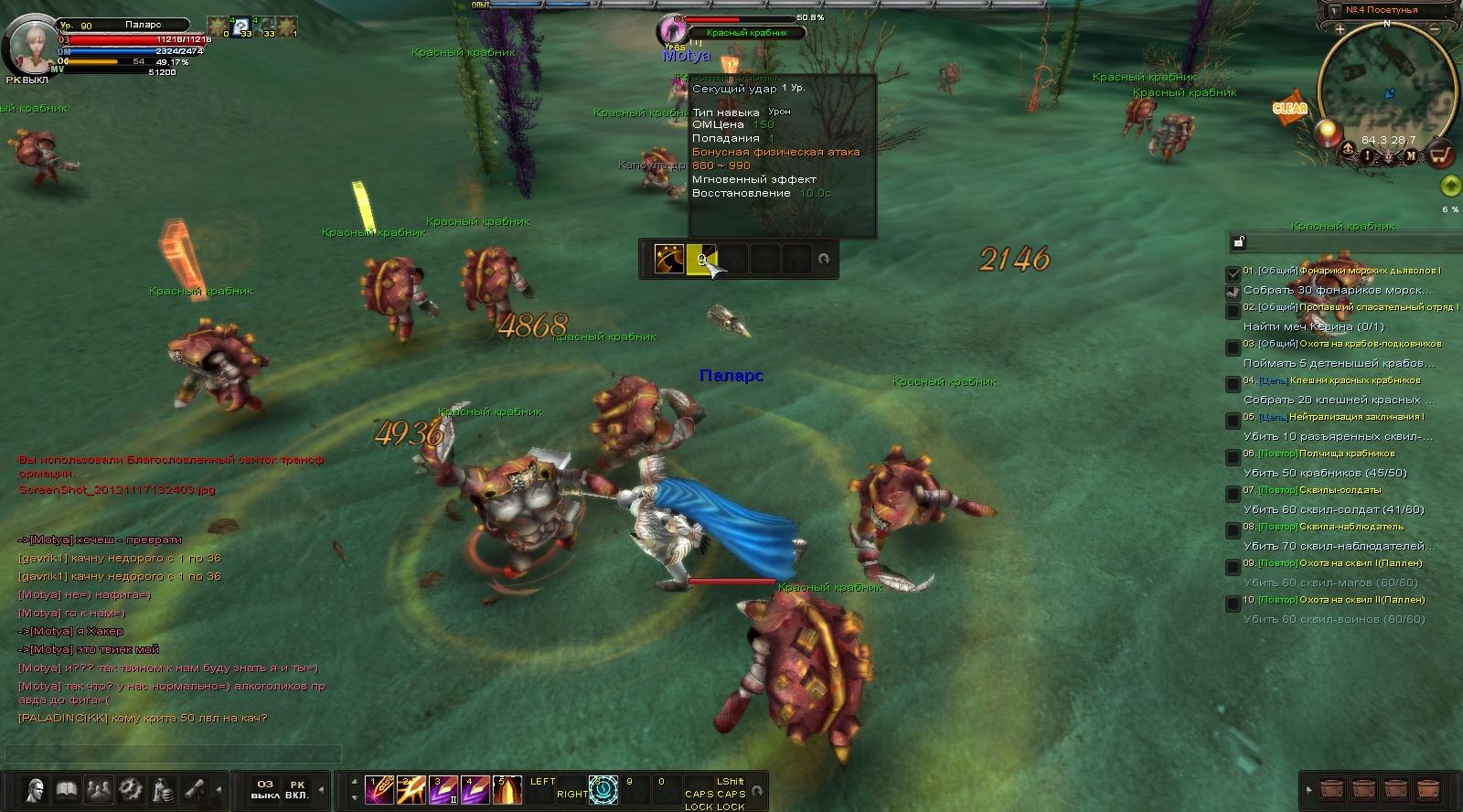Open the world map with M button
This screenshot has height=812, width=1463.
pyautogui.click(x=1411, y=155)
